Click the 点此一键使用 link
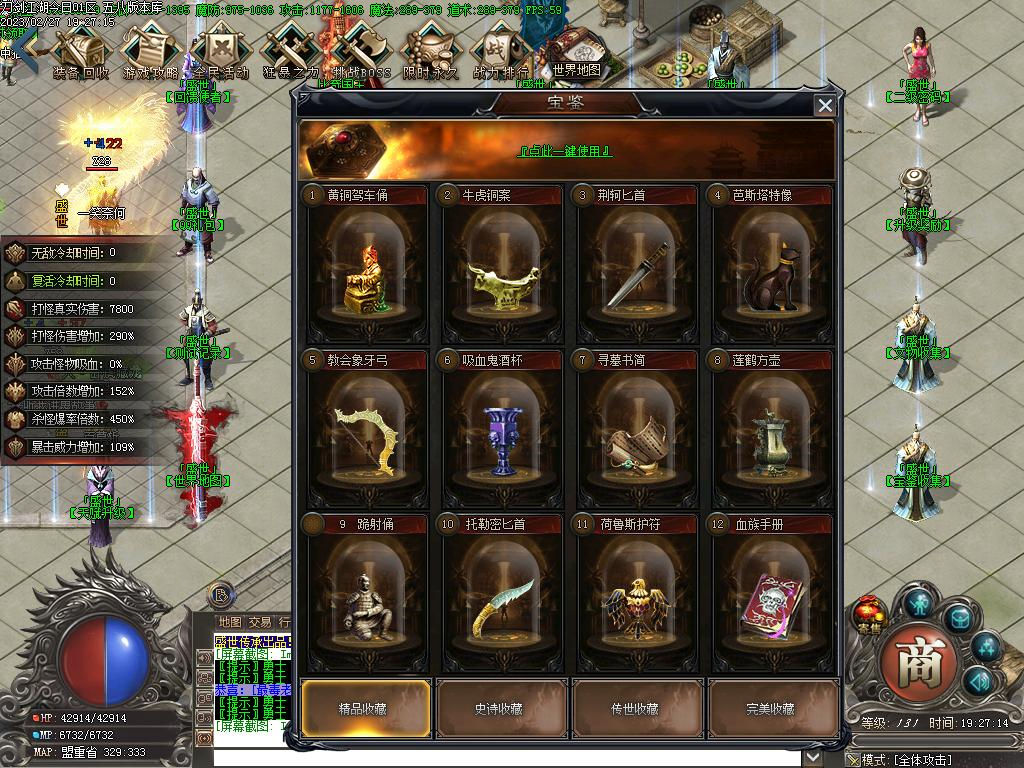The height and width of the screenshot is (768, 1024). (x=564, y=151)
